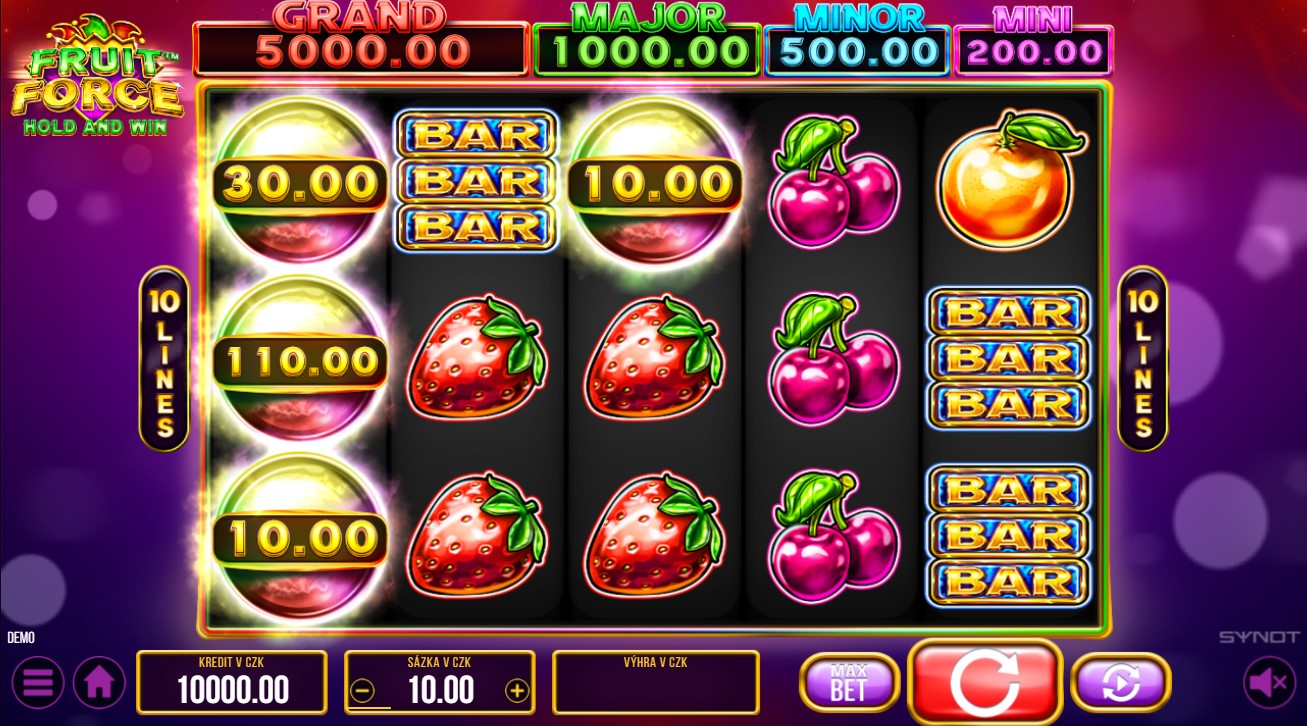View the MINI 200.00 jackpot panel
The image size is (1307, 726).
(1033, 40)
